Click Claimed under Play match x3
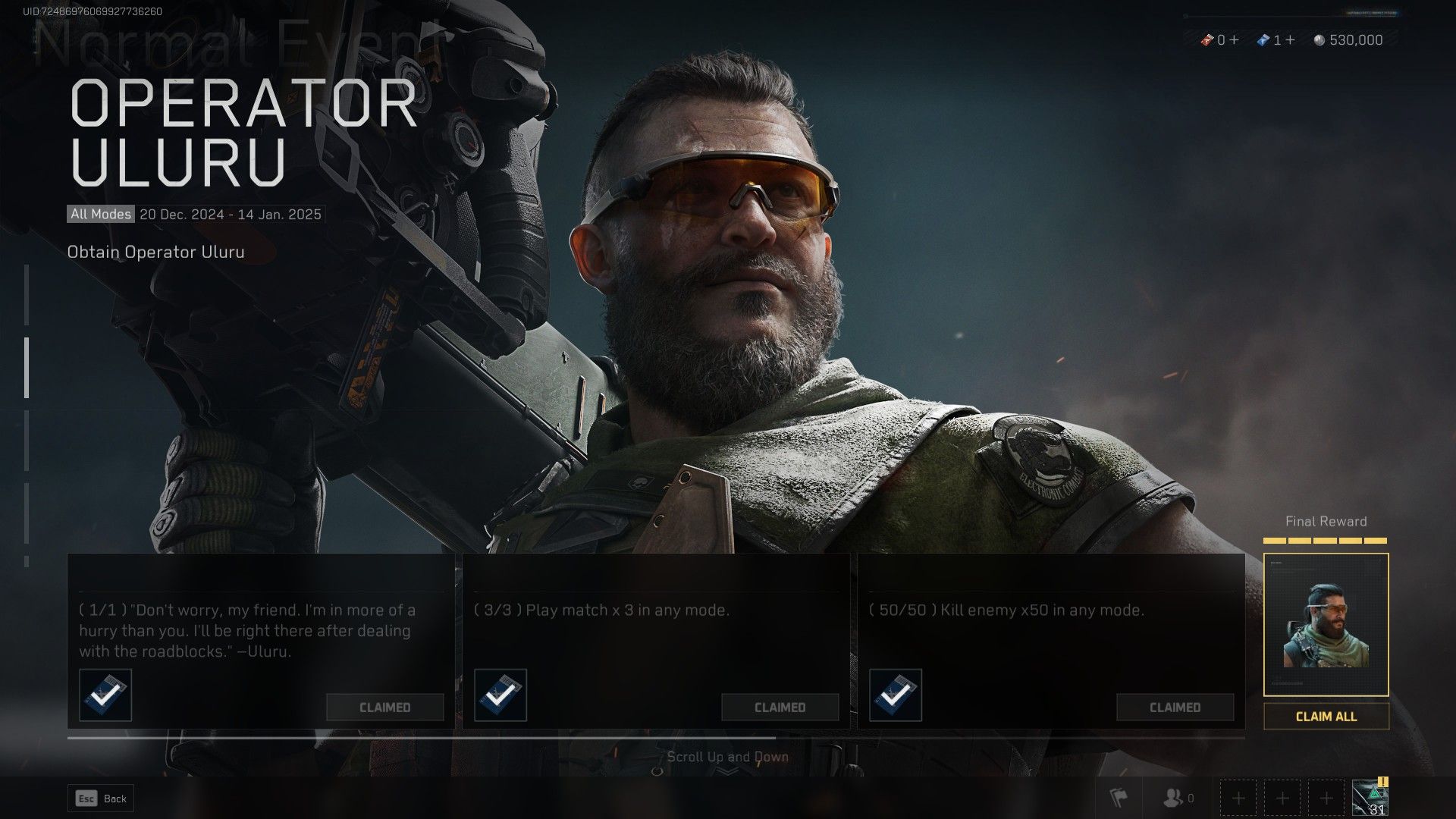1456x819 pixels. pyautogui.click(x=781, y=707)
